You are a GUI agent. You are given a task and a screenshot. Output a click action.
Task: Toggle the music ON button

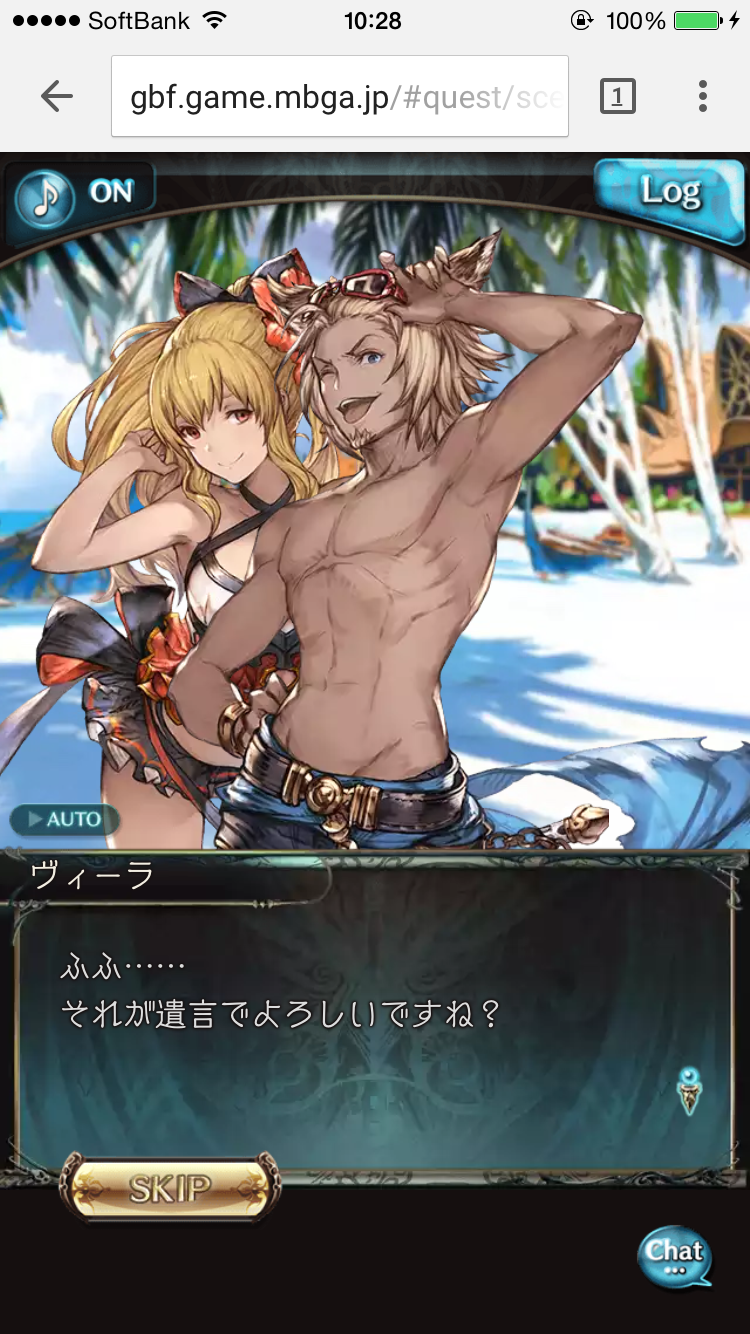click(x=82, y=195)
